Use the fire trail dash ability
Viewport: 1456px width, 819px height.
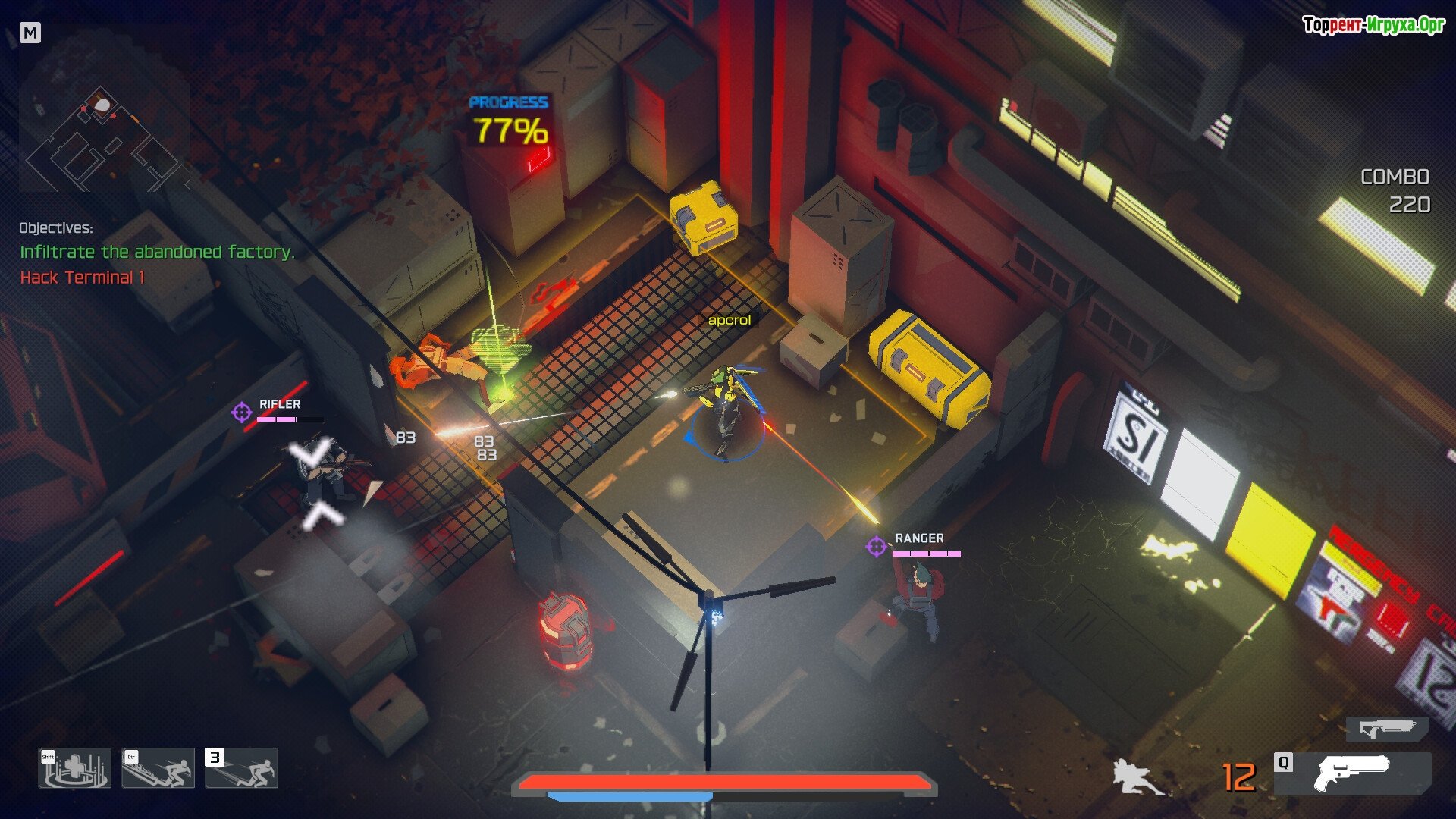click(x=158, y=768)
